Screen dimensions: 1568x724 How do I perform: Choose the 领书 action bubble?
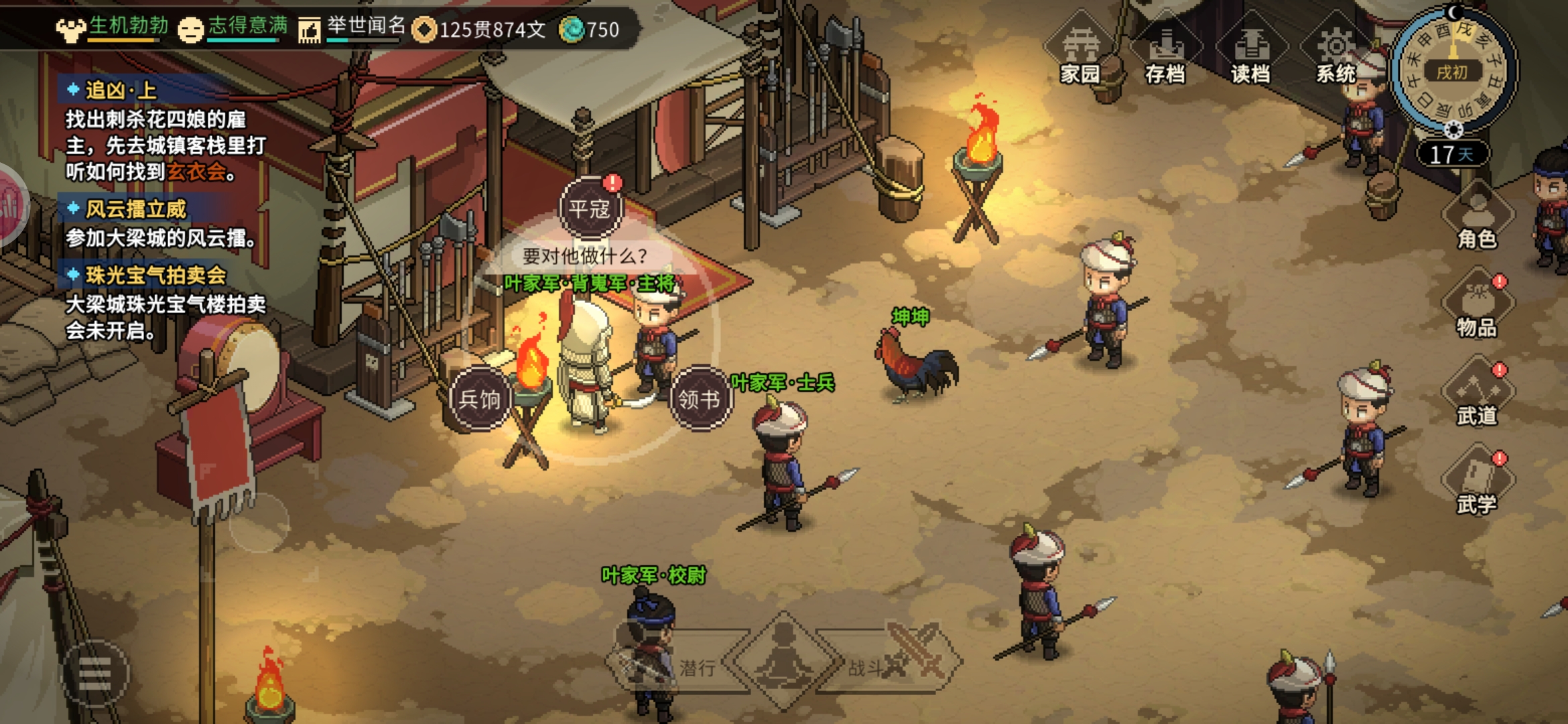[x=700, y=399]
